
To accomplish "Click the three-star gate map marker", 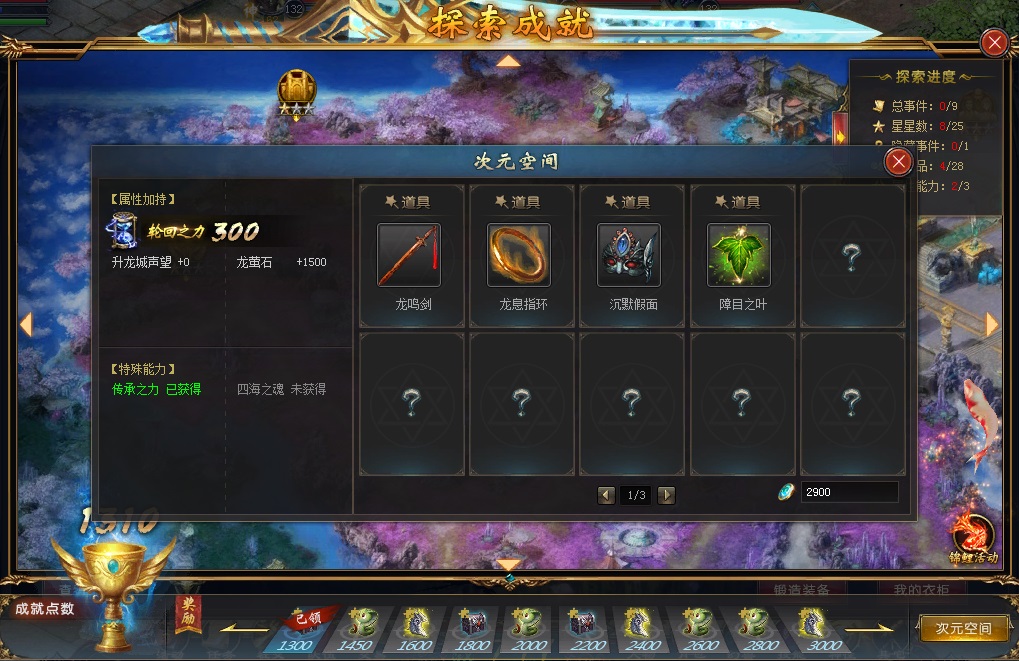I will 296,92.
